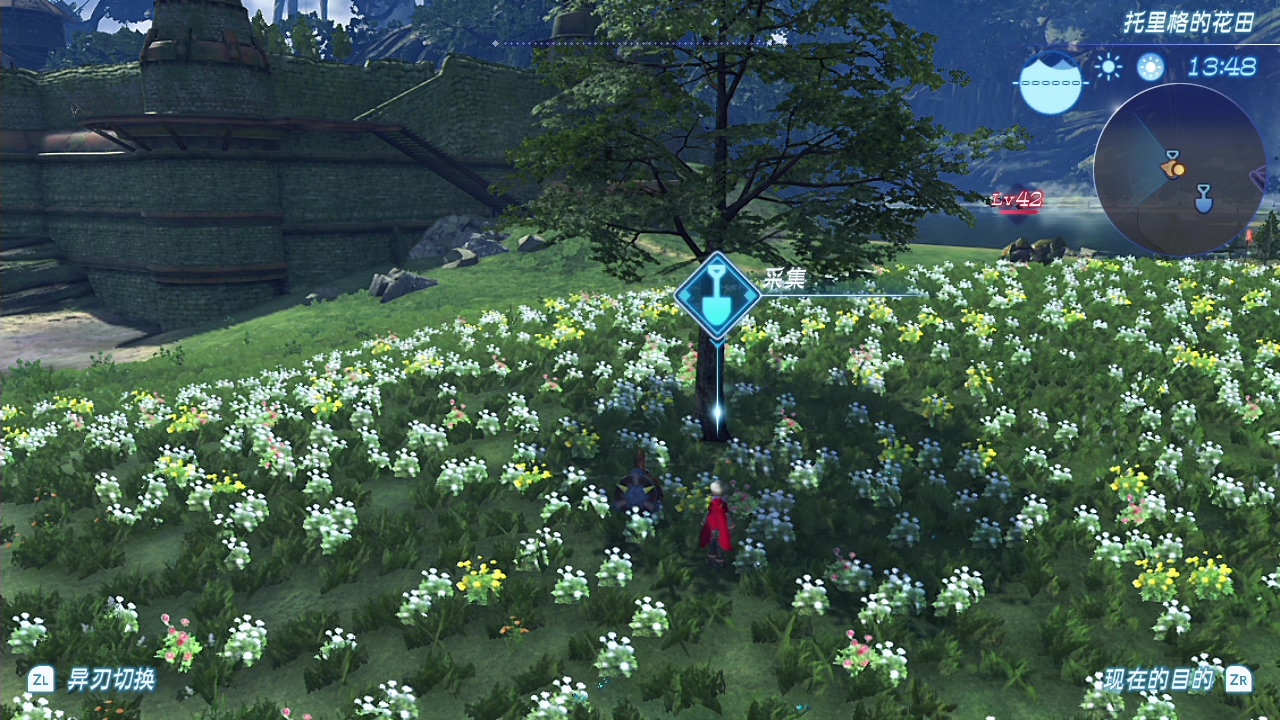Screen dimensions: 1280x720
Task: Click the blue shovel marker on minimap
Action: point(1204,198)
